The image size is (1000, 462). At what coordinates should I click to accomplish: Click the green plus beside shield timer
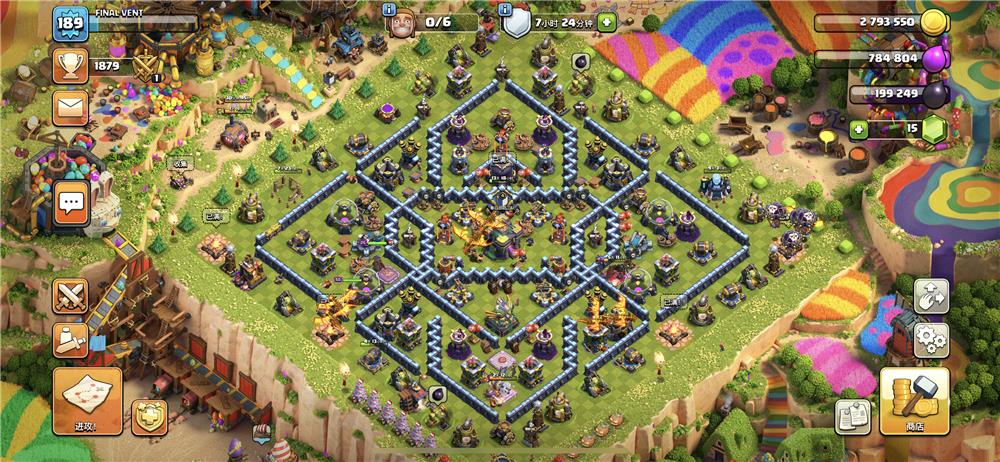pos(607,21)
